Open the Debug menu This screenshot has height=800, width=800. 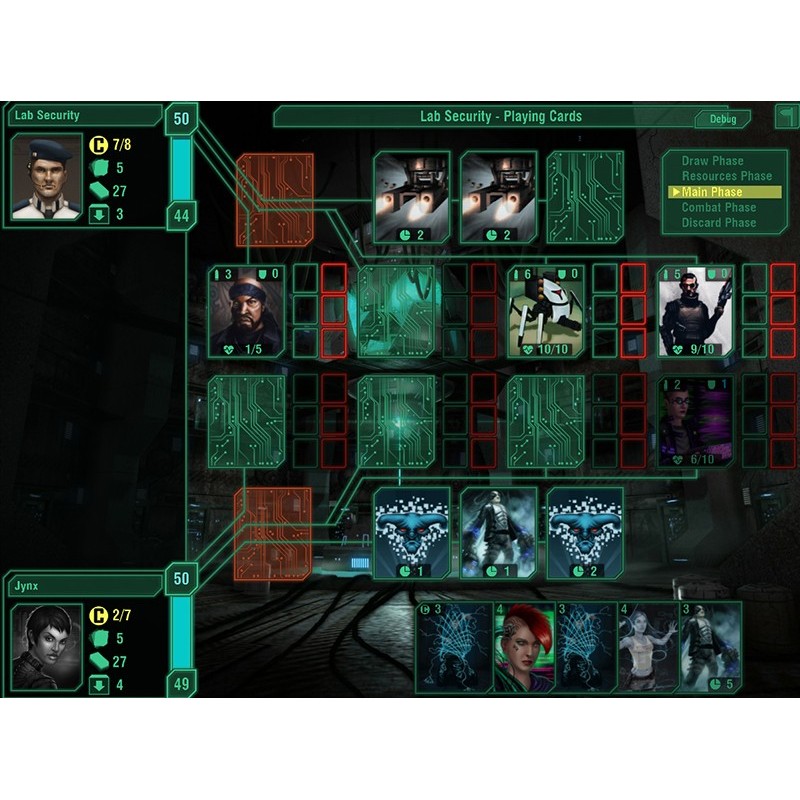coord(722,119)
